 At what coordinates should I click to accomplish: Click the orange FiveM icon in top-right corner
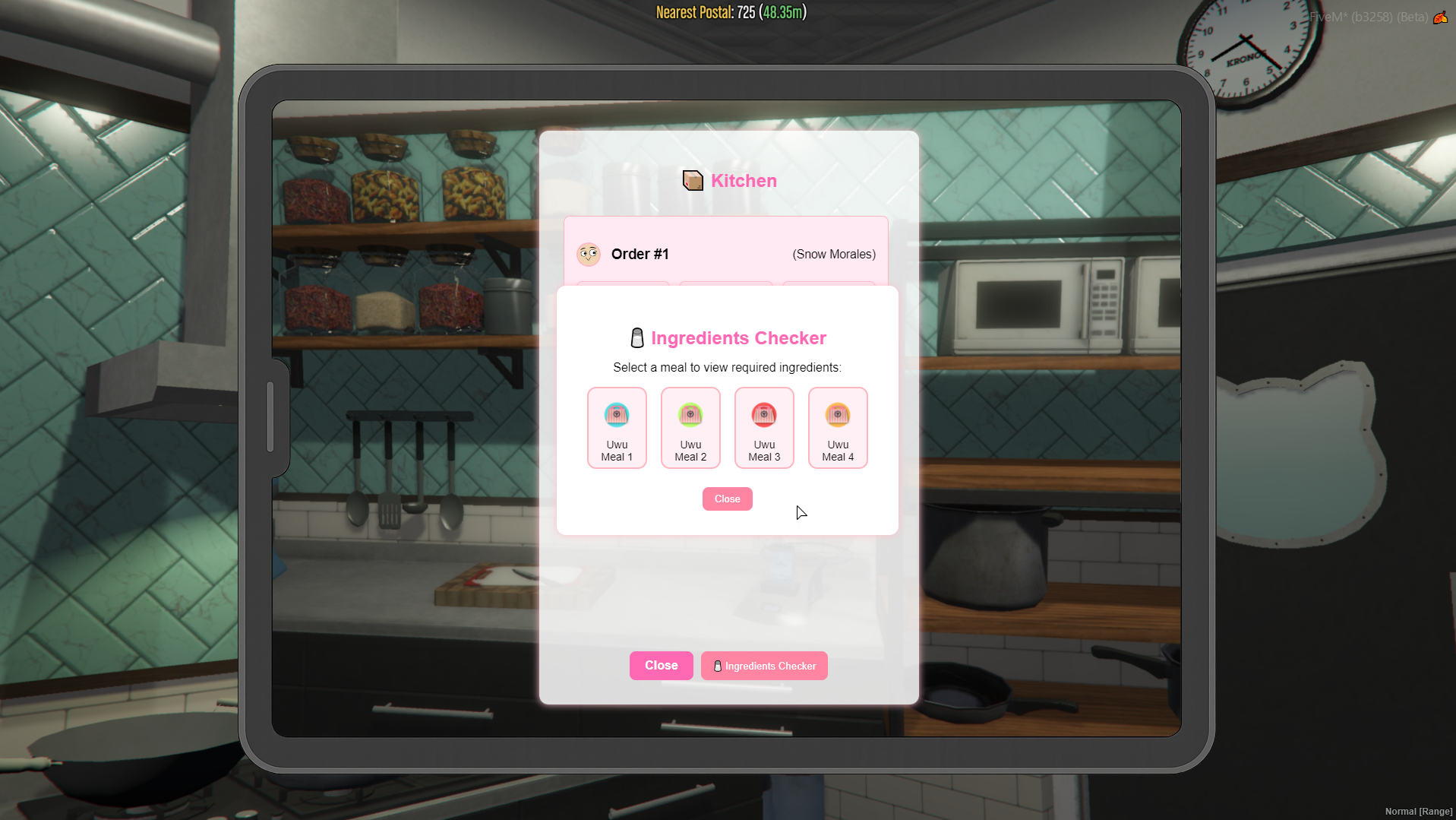tap(1441, 17)
